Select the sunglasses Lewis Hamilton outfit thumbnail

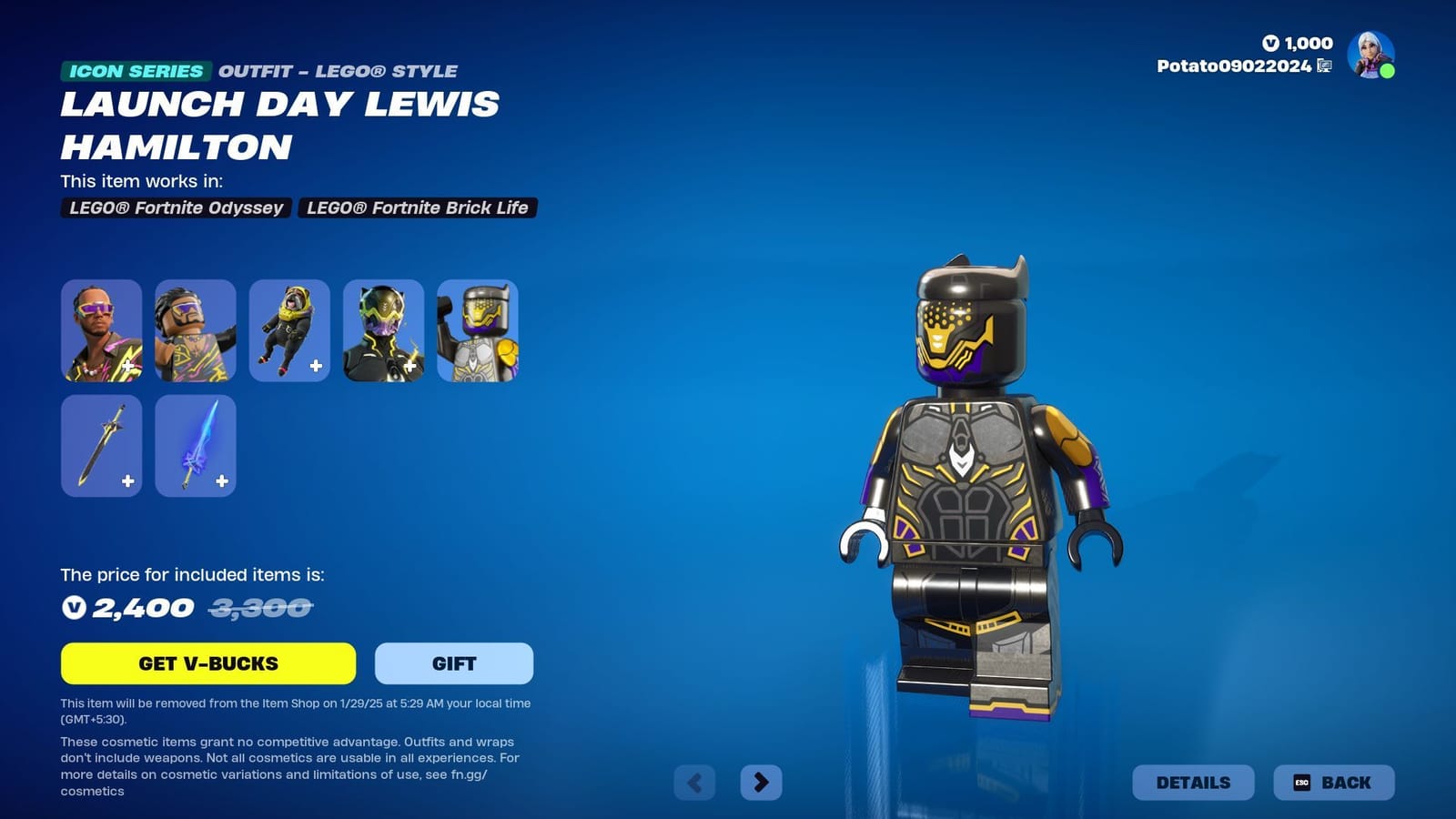[101, 330]
